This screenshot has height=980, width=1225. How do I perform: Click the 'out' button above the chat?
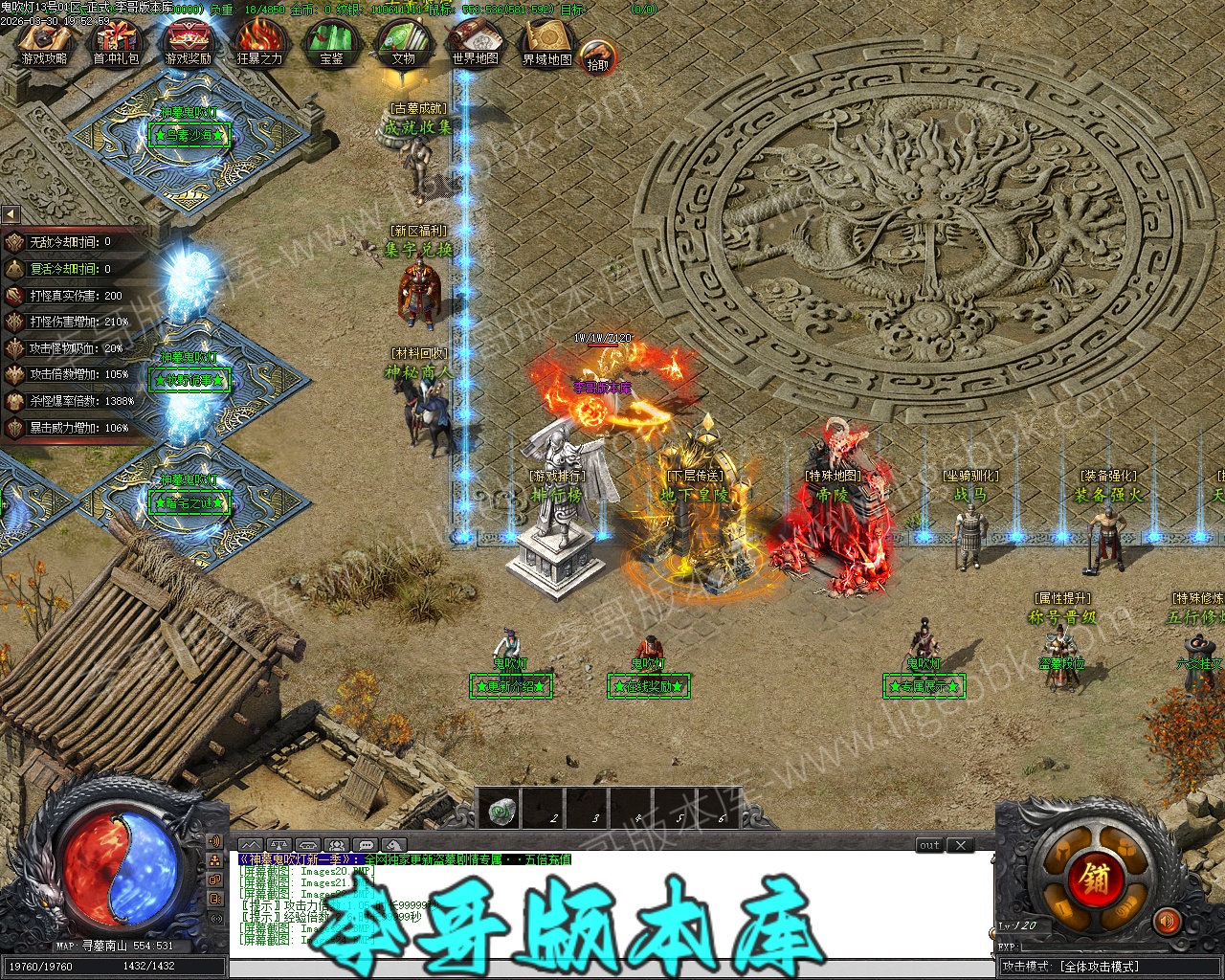[929, 845]
